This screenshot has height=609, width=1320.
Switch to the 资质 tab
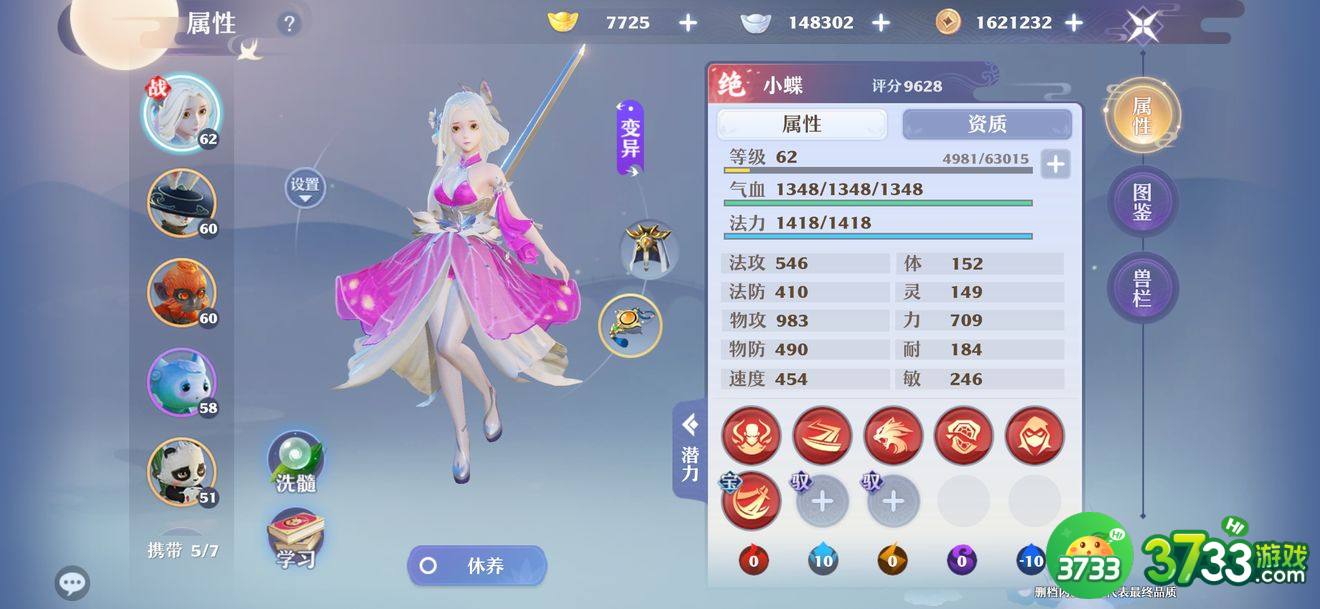986,124
